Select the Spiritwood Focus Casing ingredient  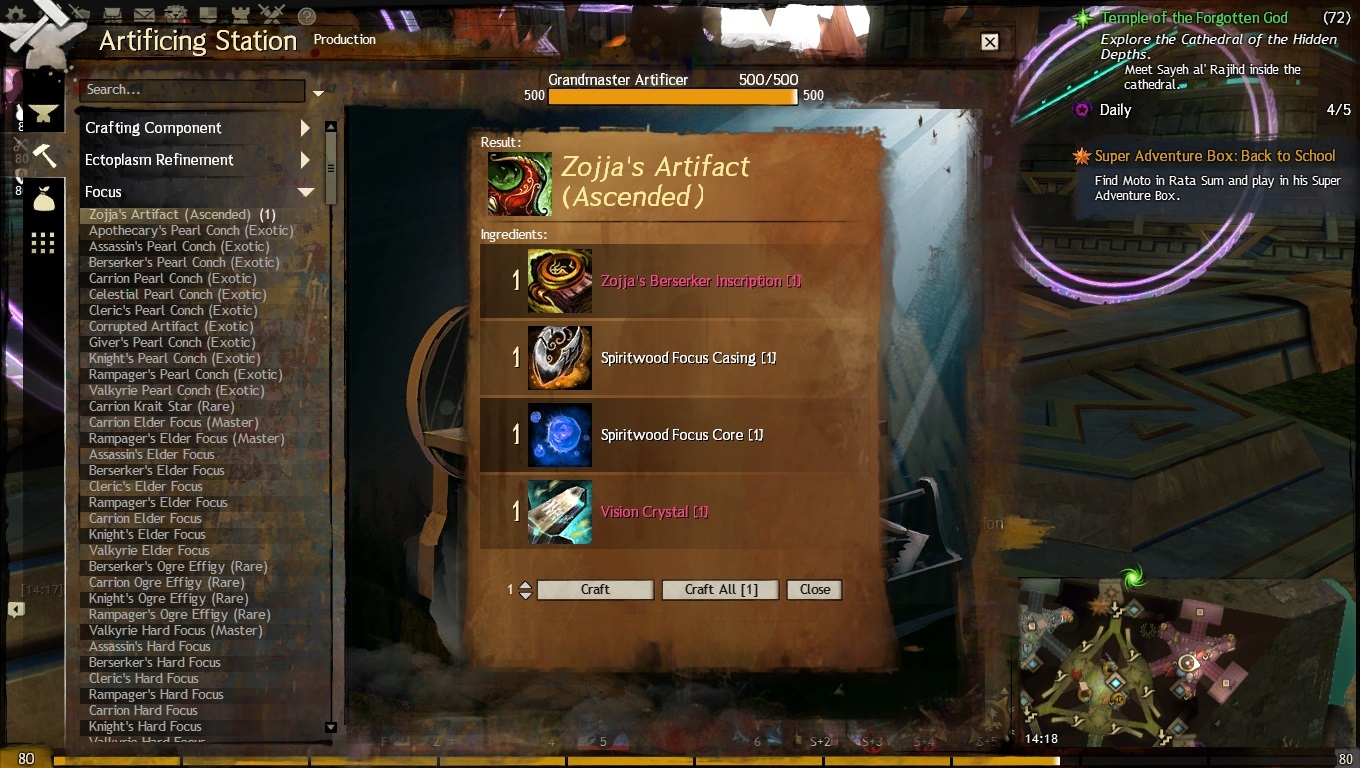[x=688, y=358]
